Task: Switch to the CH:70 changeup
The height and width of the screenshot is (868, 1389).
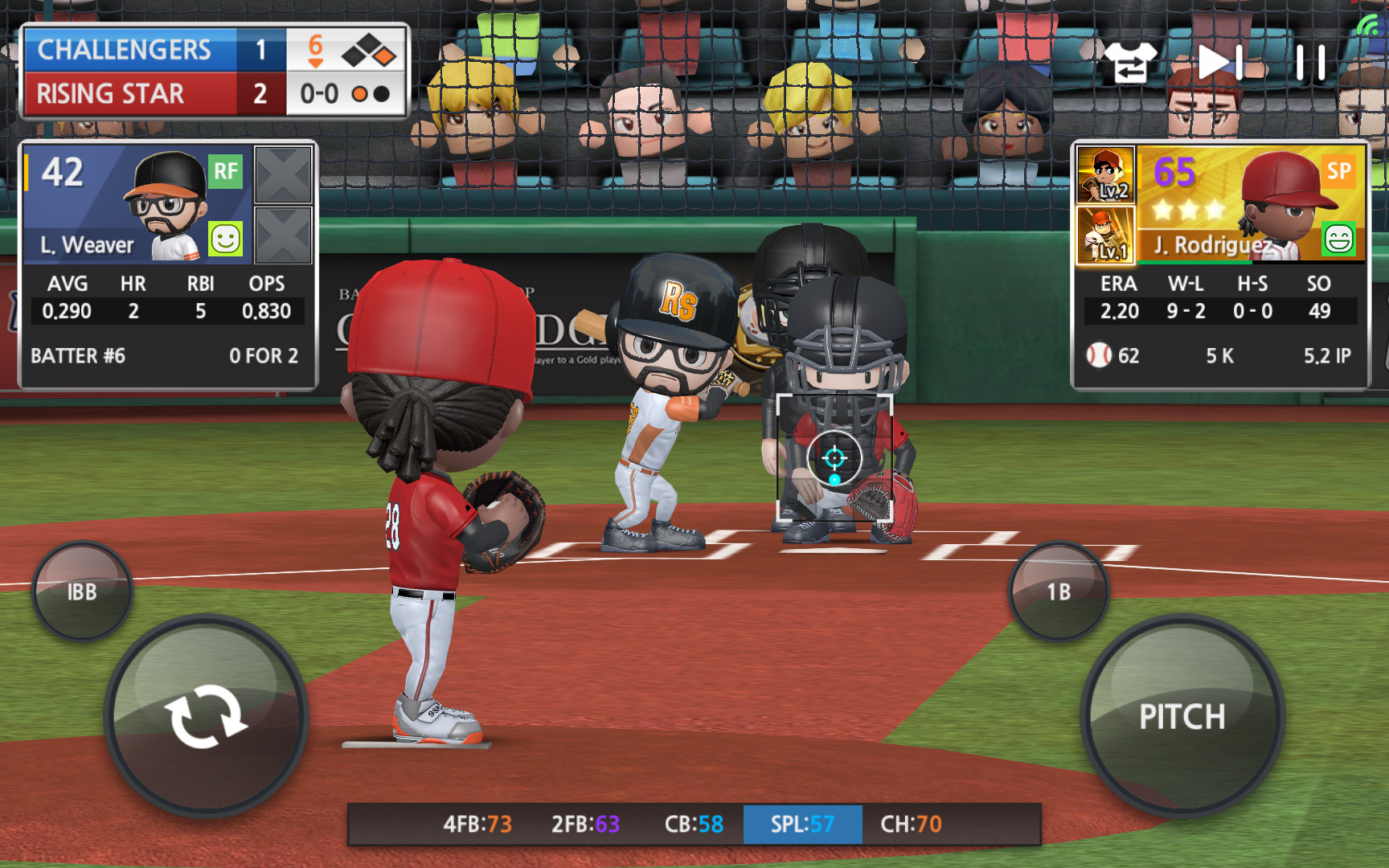Action: coord(911,824)
